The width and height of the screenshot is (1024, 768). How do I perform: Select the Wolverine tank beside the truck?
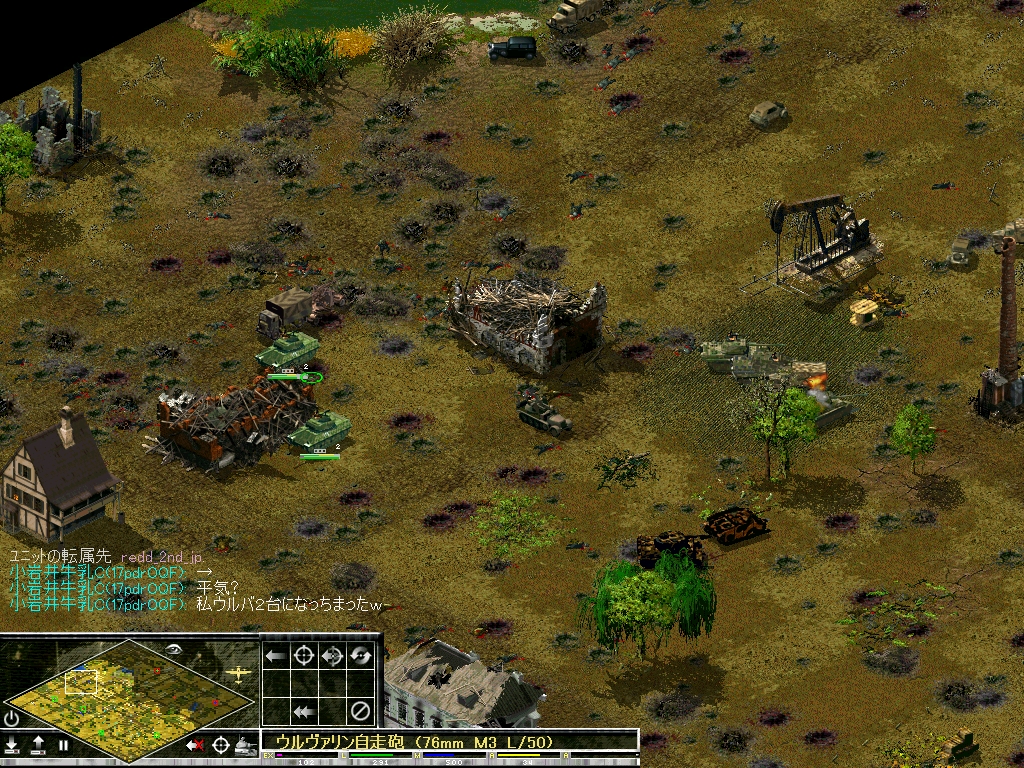287,351
